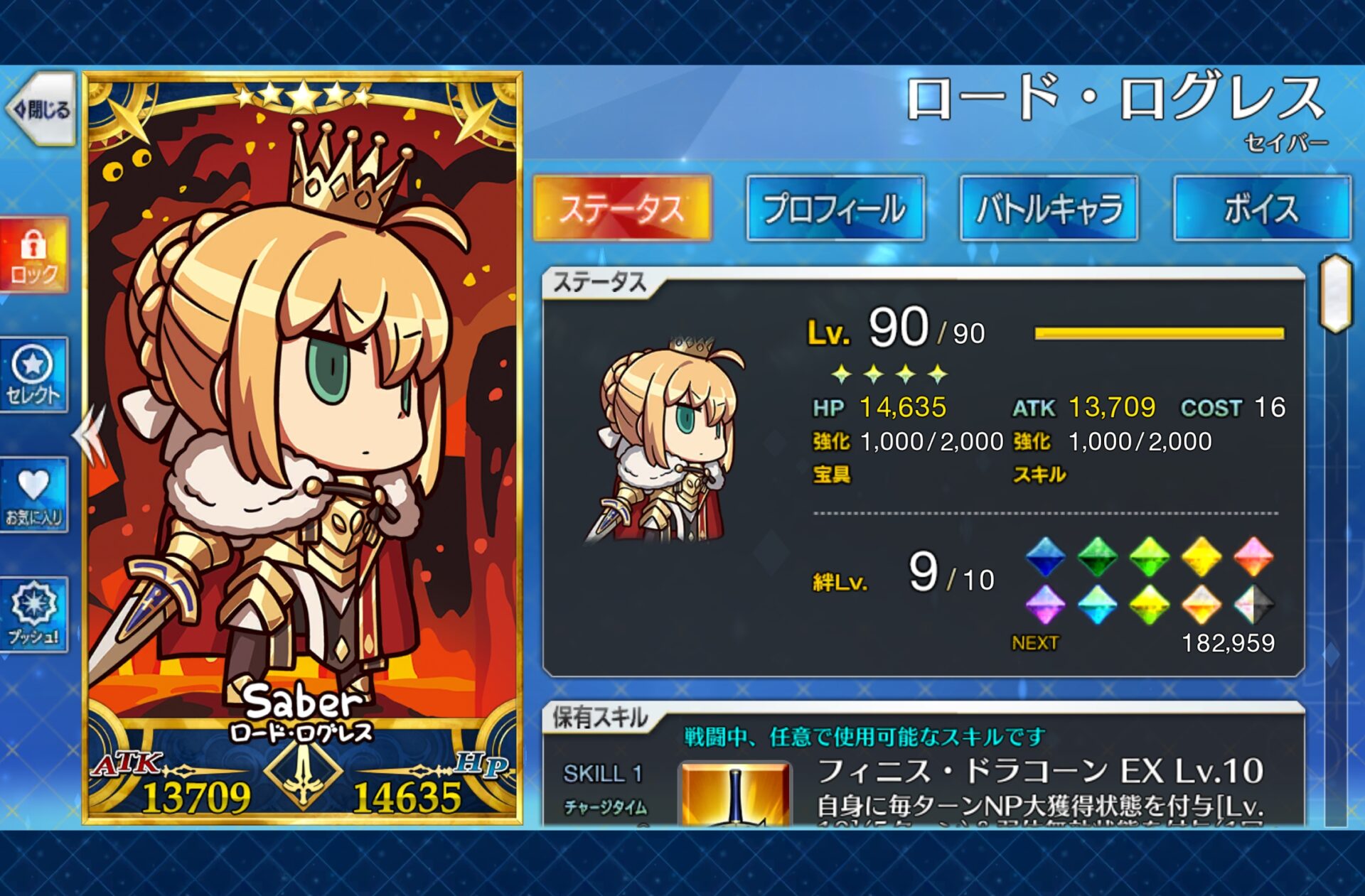Viewport: 1365px width, 896px height.
Task: Switch to the ボイス tab
Action: coord(1262,208)
